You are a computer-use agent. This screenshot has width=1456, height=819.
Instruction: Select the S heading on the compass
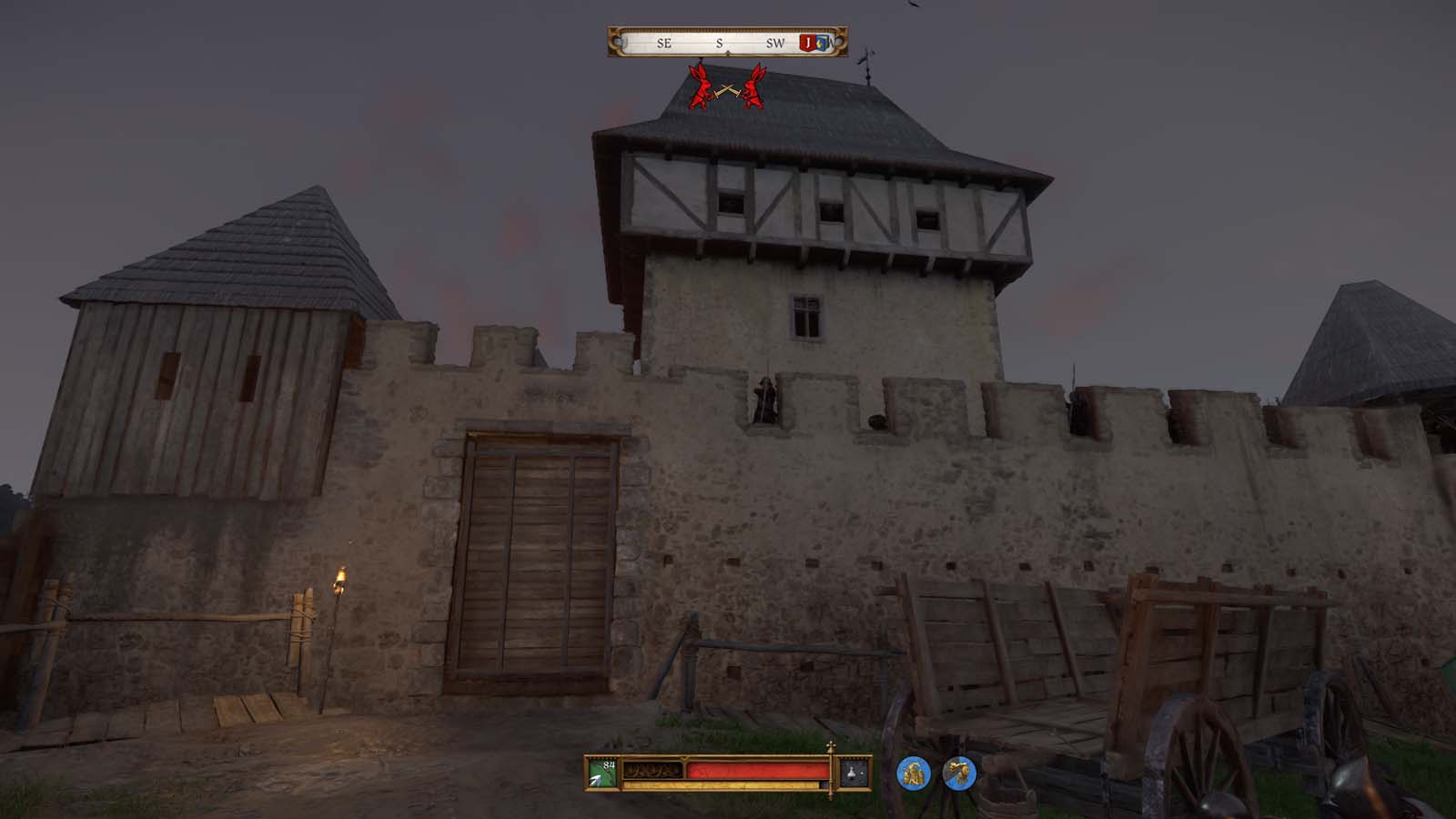719,43
